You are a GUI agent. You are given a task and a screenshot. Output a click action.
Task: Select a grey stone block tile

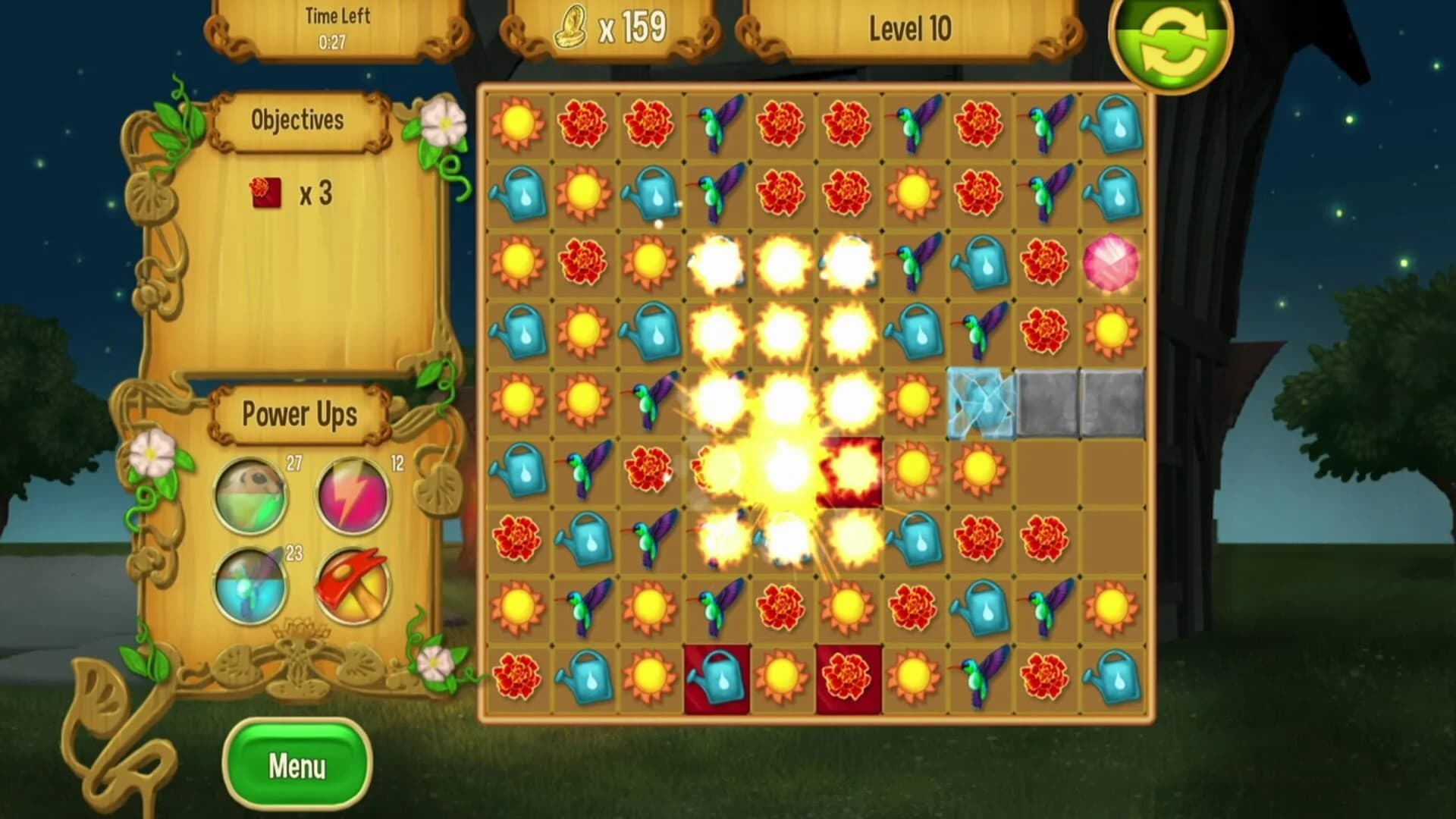[x=1046, y=404]
